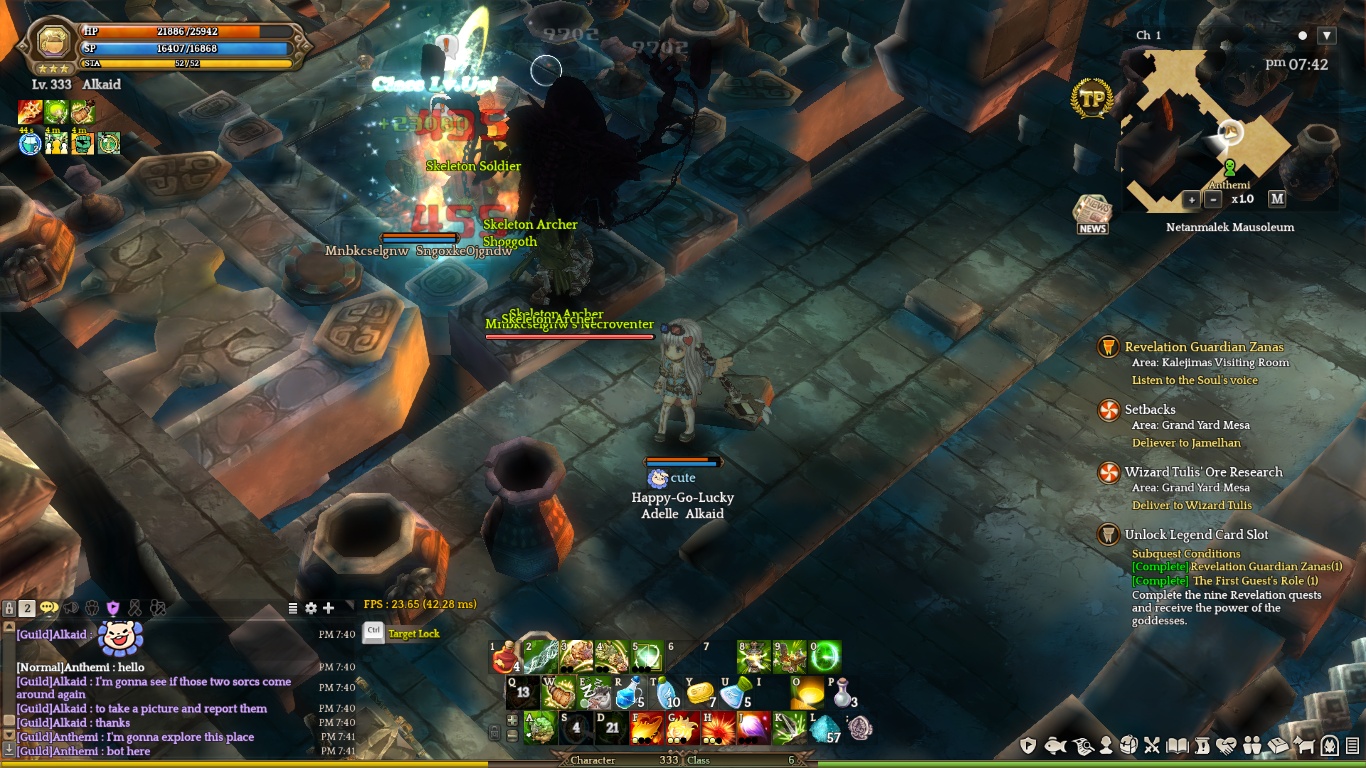Open the NEWS newspaper icon
This screenshot has width=1366, height=768.
[1092, 213]
